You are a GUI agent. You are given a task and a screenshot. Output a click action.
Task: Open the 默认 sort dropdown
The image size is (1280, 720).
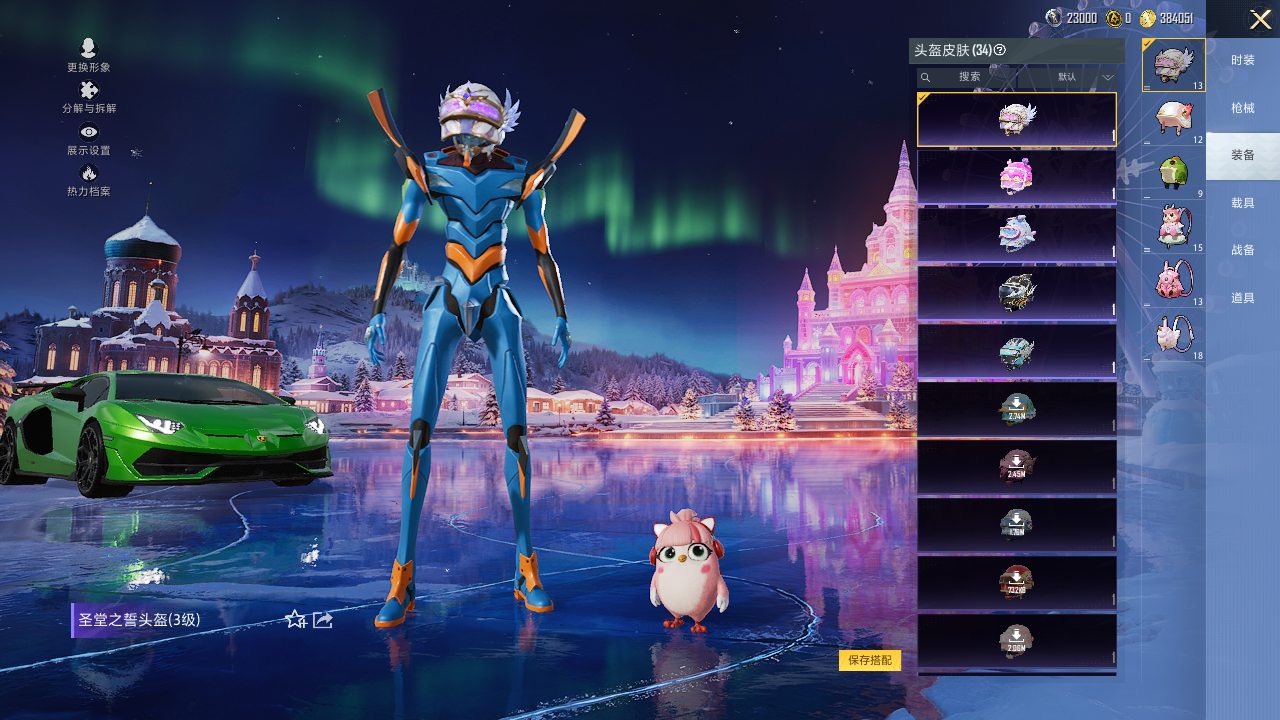[x=1086, y=77]
